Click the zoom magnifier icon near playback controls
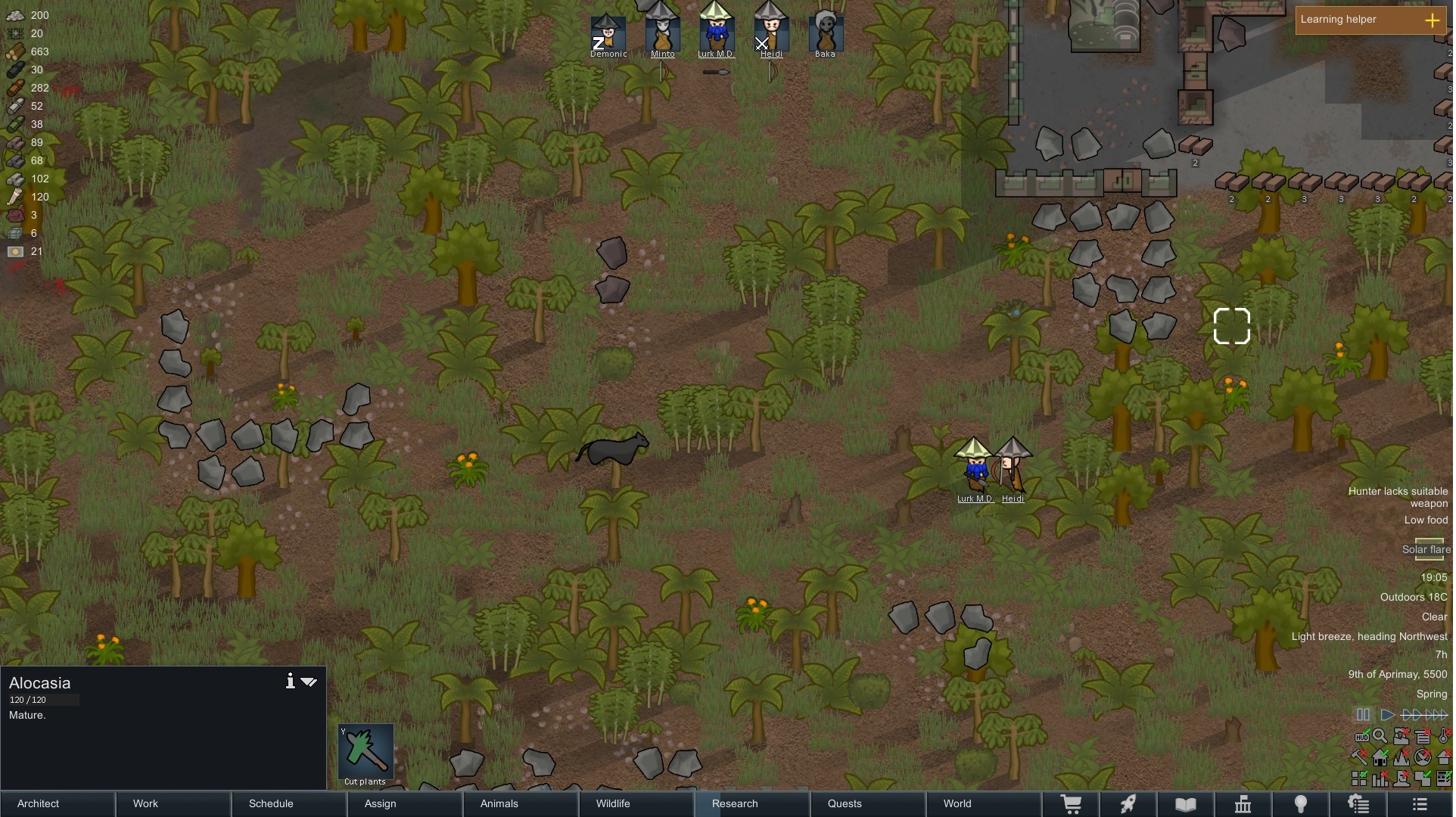Screen dimensions: 1456x817 point(1380,736)
